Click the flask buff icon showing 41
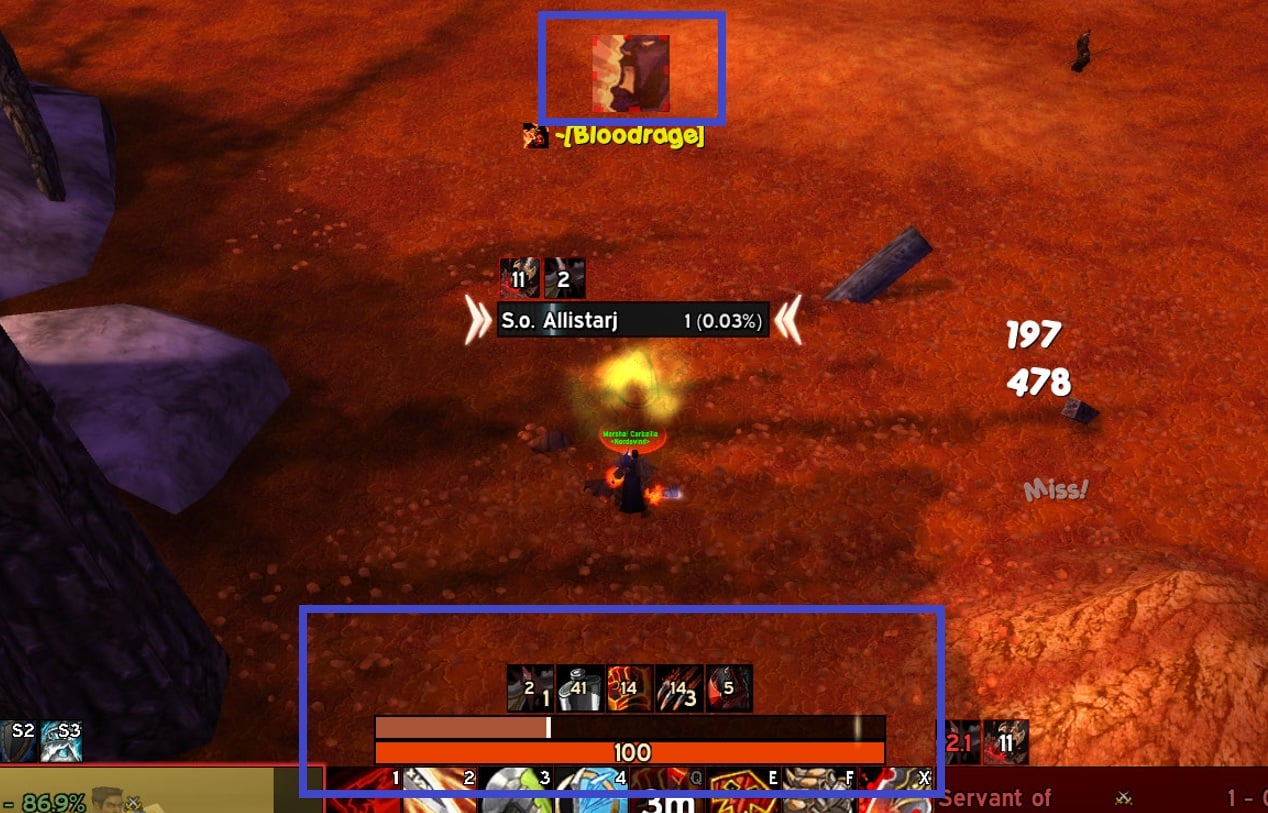1268x813 pixels. tap(580, 688)
